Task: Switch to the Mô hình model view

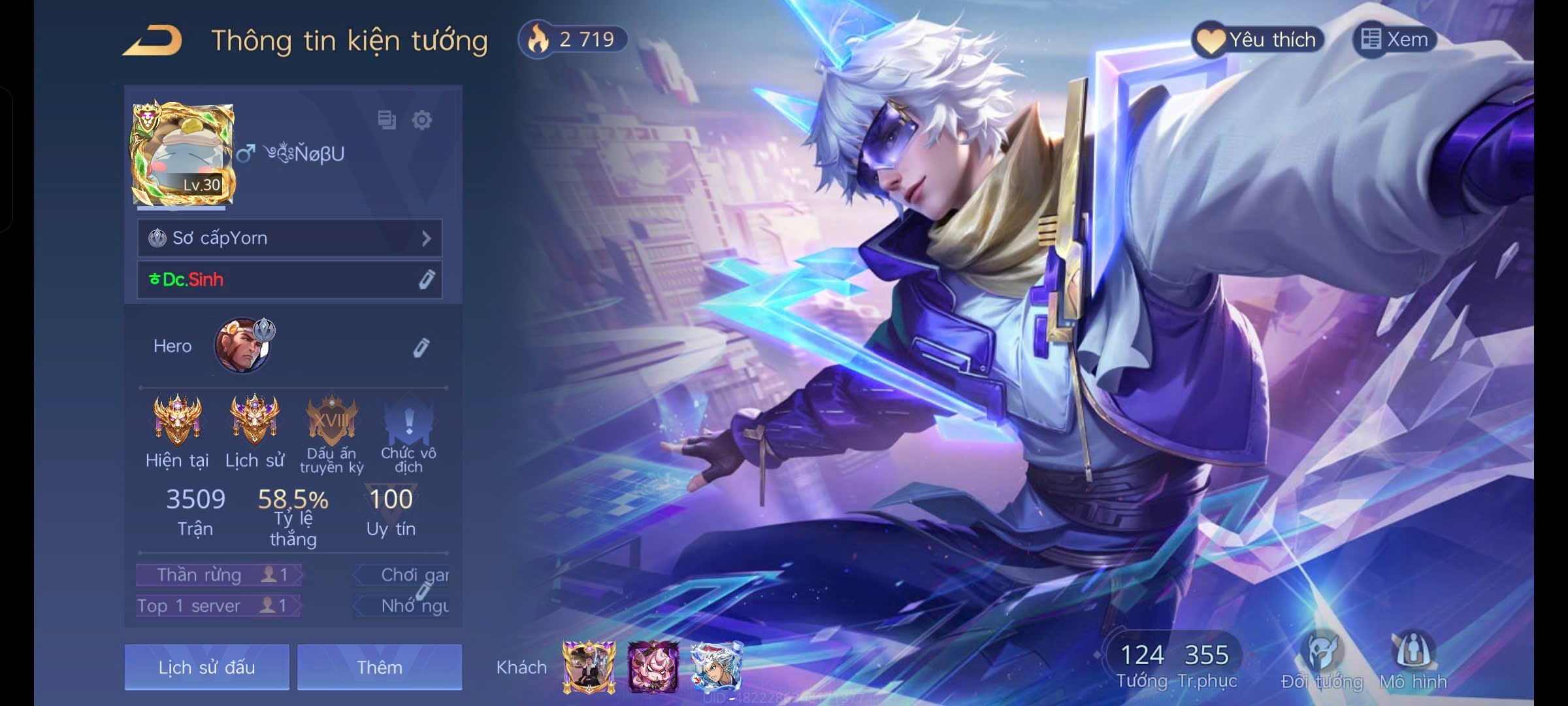Action: tap(1413, 660)
